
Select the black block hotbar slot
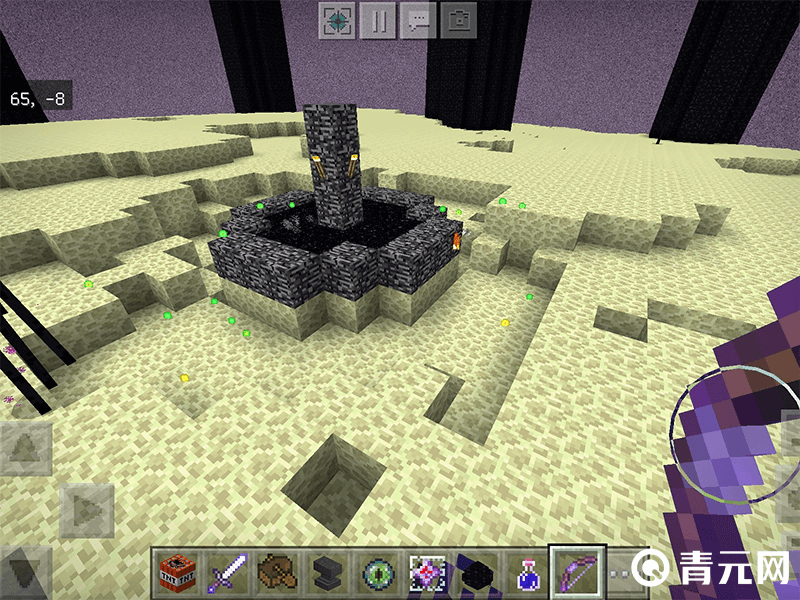pyautogui.click(x=477, y=574)
